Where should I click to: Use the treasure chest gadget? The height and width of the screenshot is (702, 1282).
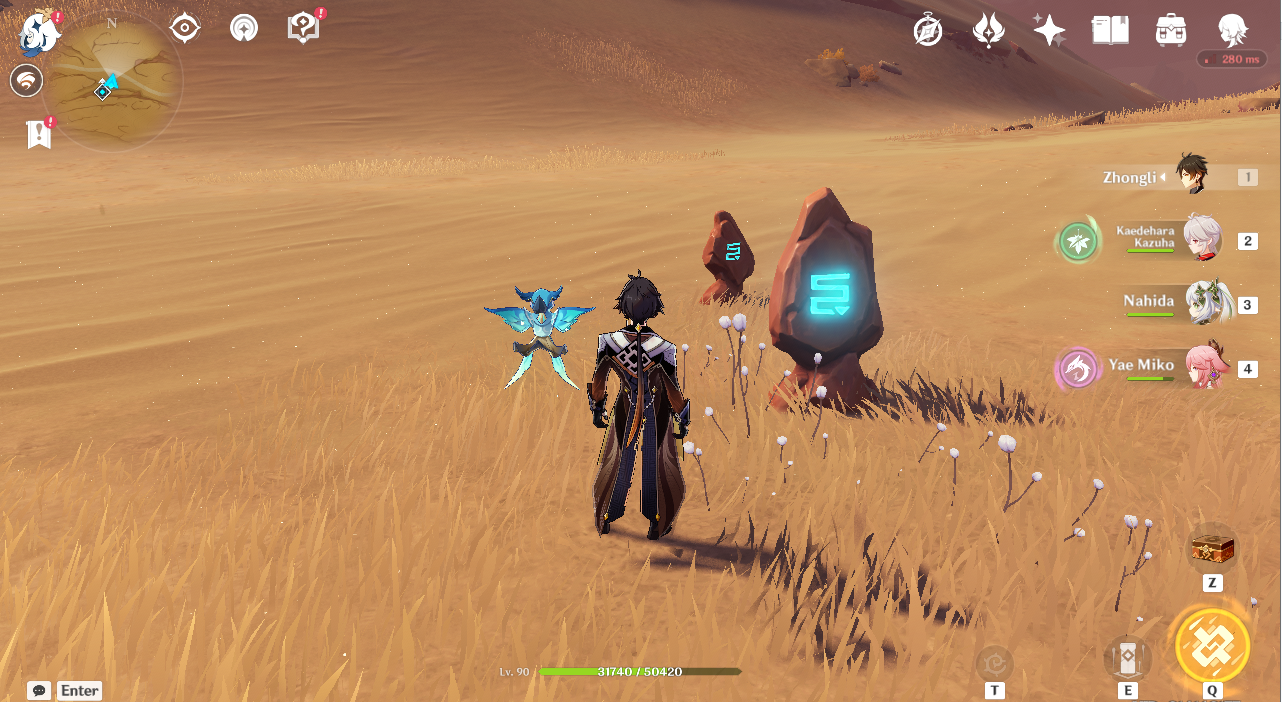tap(1212, 549)
